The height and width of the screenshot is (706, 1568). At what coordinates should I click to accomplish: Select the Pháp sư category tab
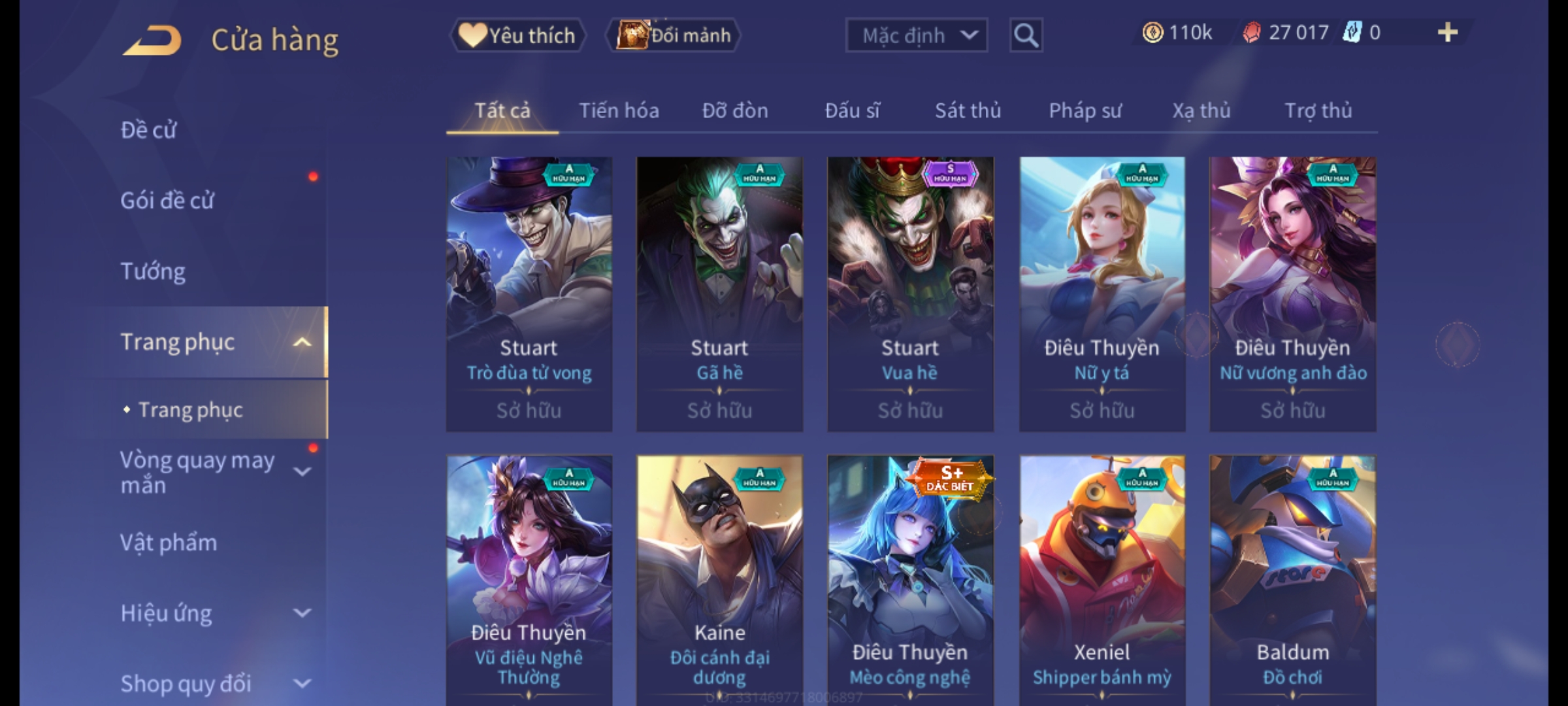coord(1085,110)
